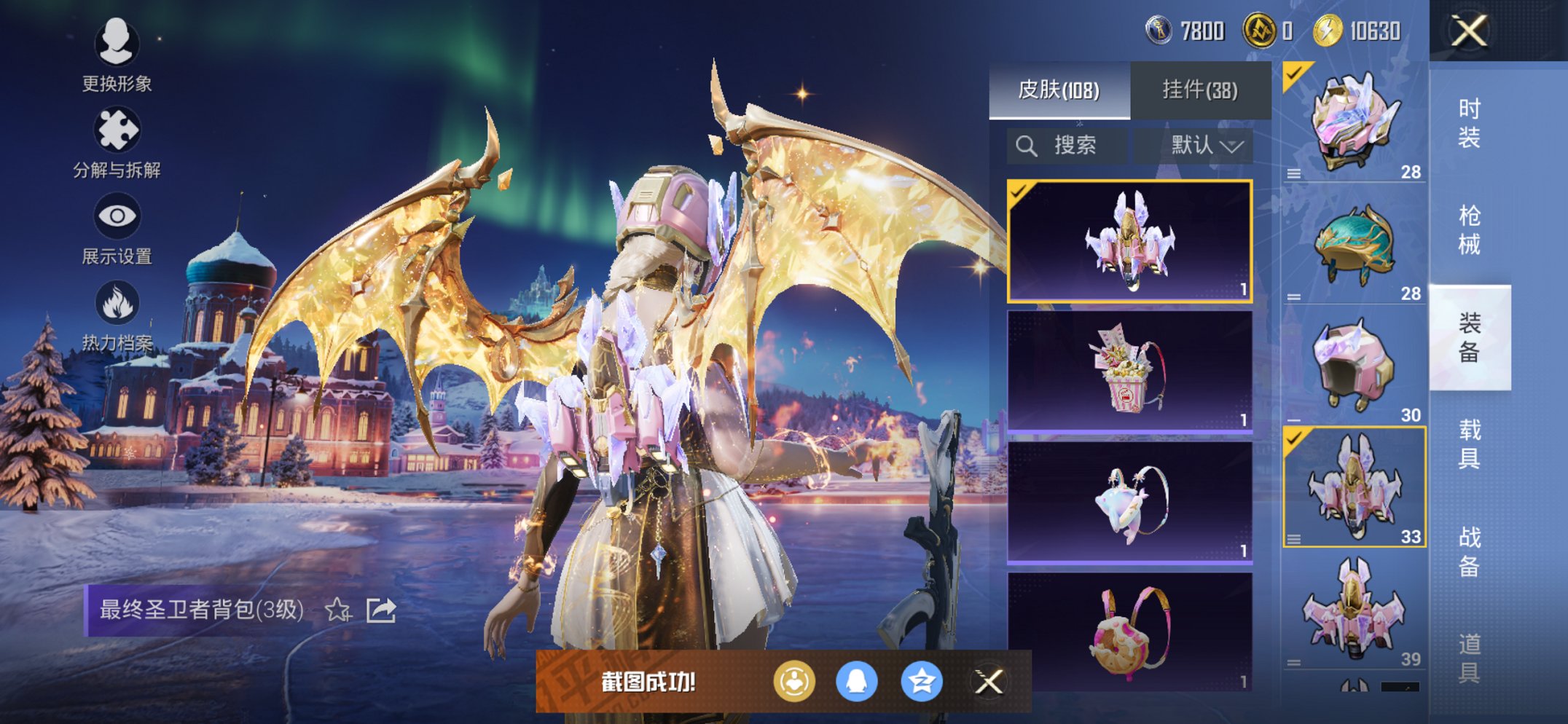
Task: Dismiss the 截图成功 screenshot banner
Action: point(989,682)
